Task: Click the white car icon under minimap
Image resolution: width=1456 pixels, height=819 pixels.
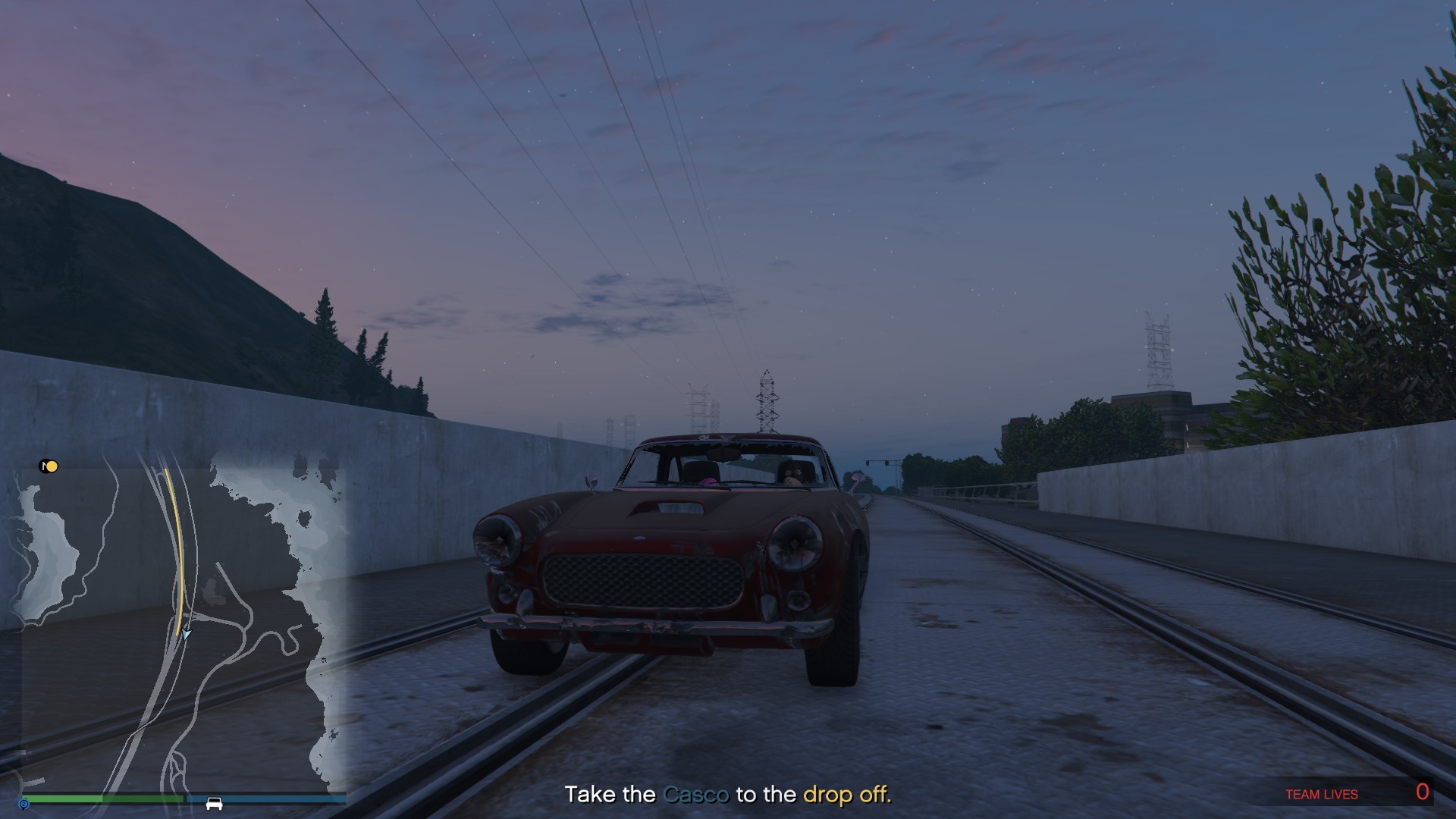Action: coord(214,803)
